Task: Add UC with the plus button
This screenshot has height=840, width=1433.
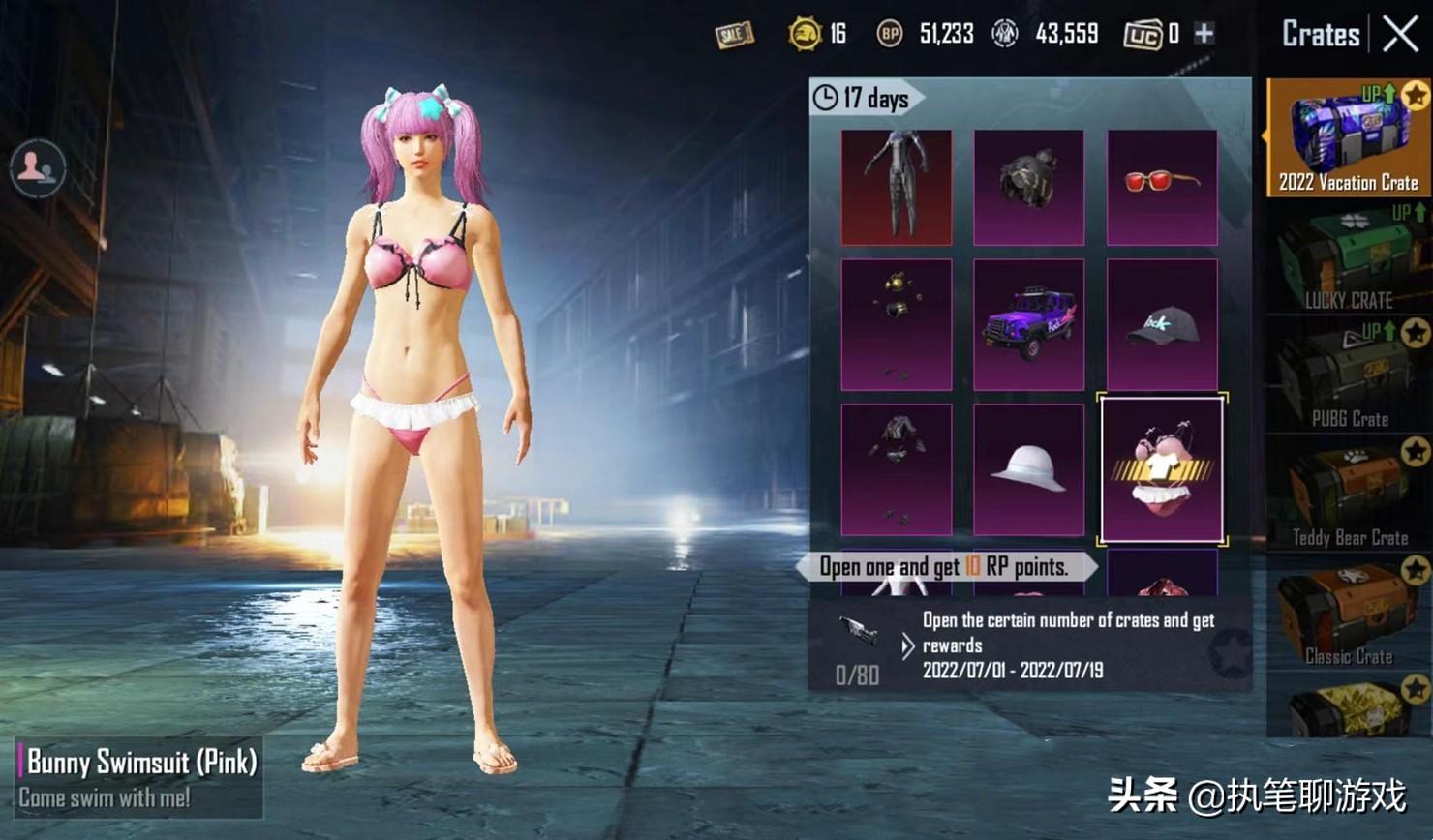Action: (1204, 34)
